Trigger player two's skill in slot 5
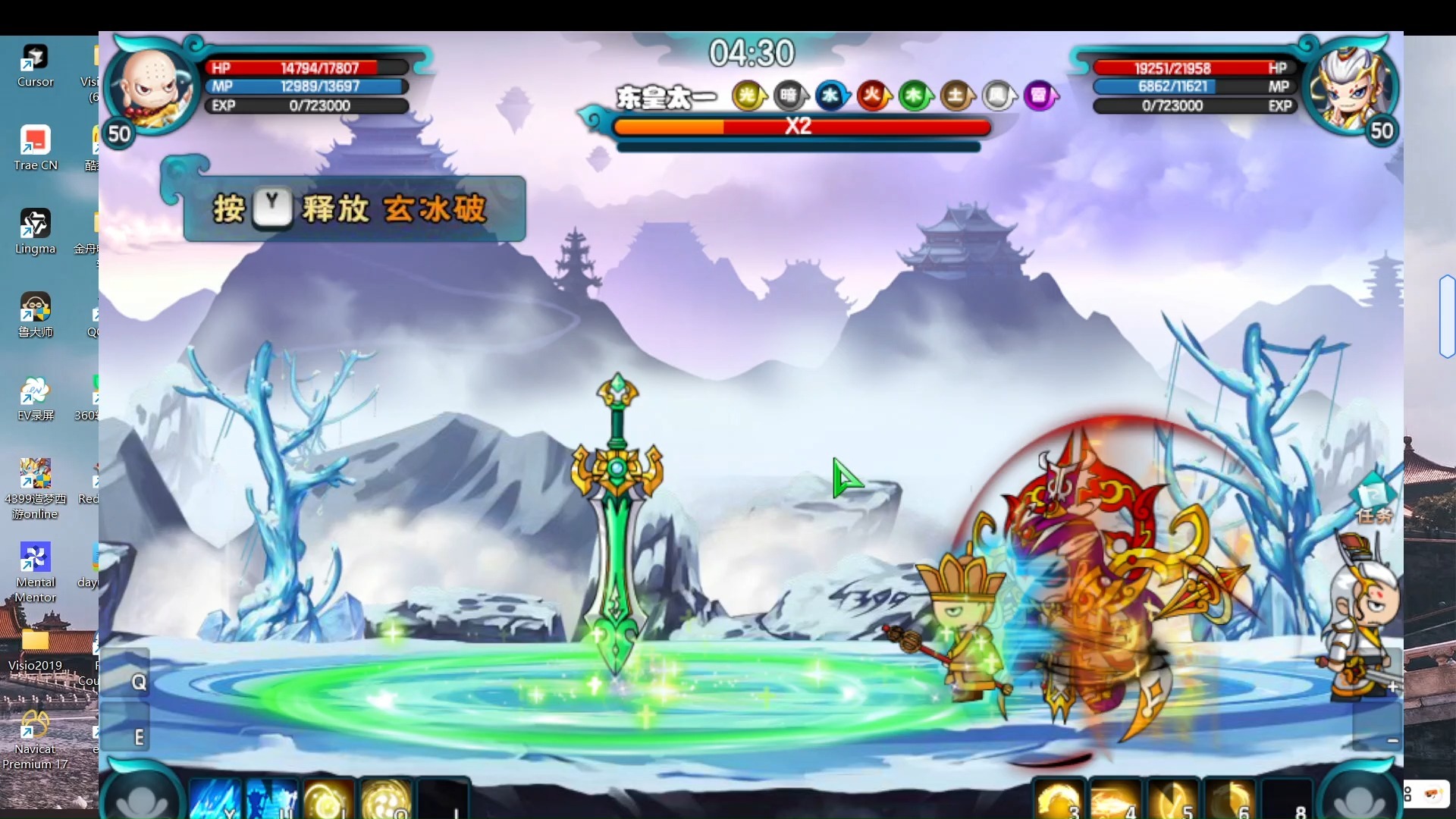The image size is (1456, 819). 1172,800
